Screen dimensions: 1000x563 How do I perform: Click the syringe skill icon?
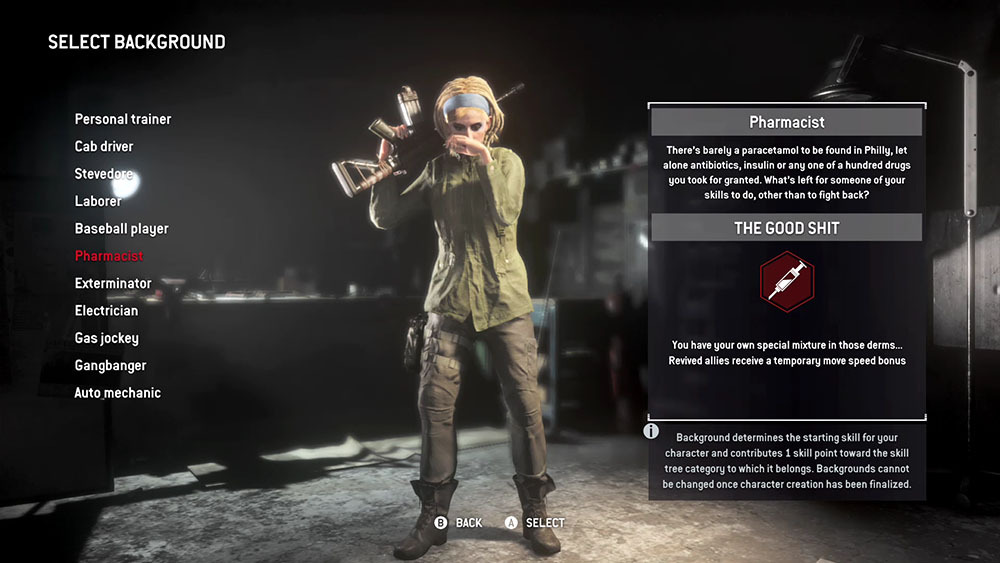(x=786, y=282)
